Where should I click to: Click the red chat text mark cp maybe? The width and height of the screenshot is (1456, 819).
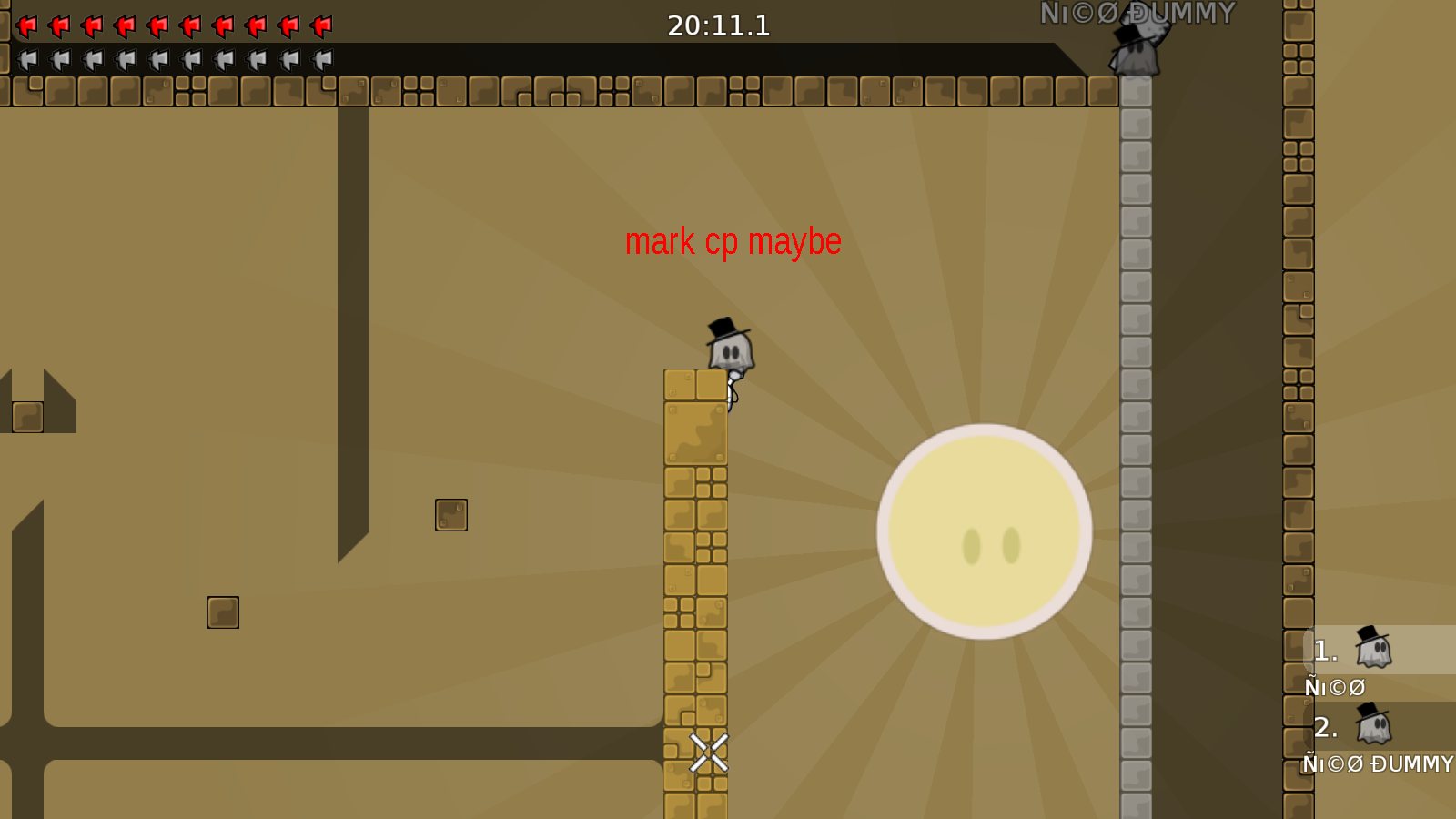pos(733,241)
